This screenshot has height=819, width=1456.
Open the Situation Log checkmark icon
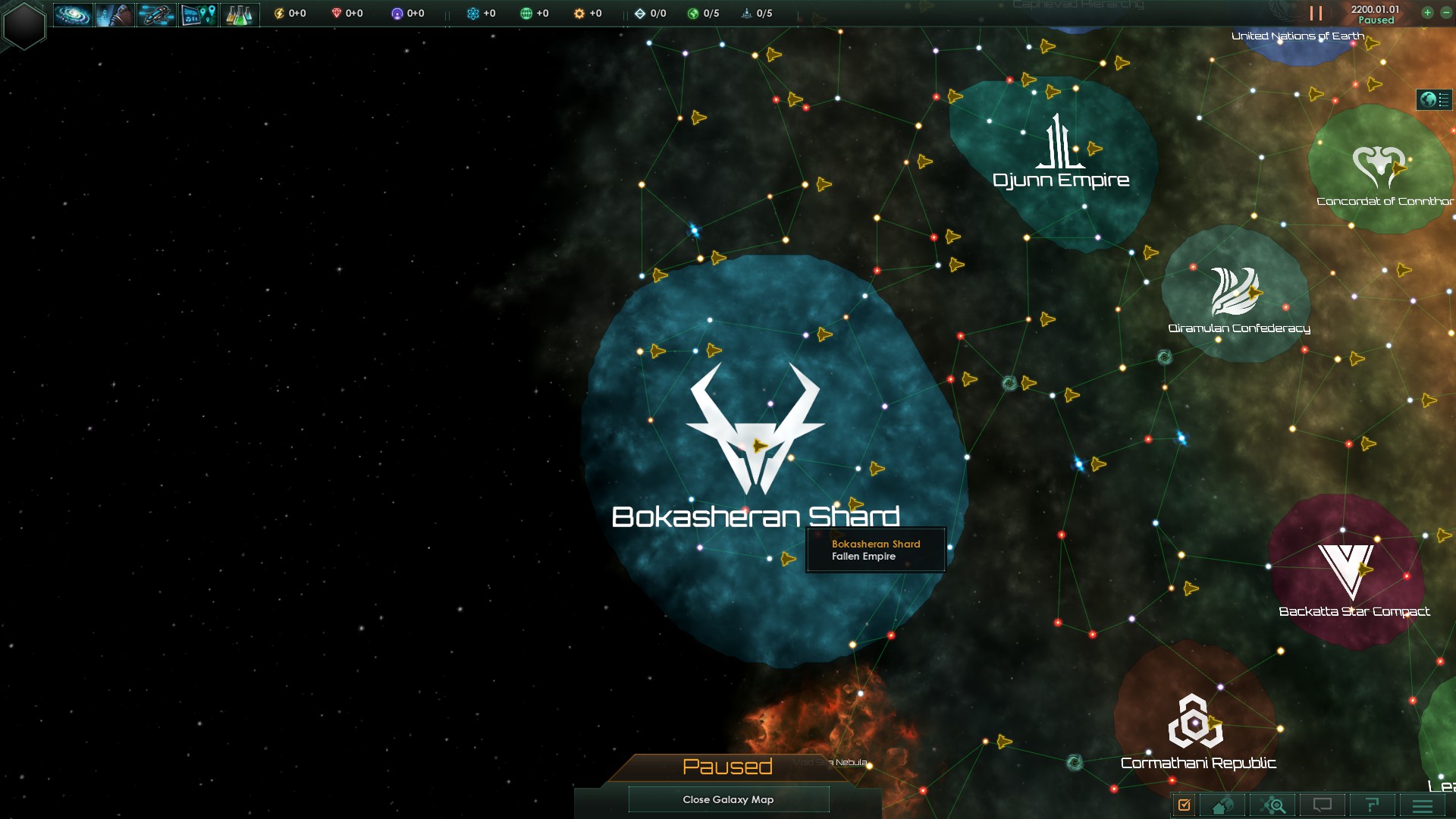1184,805
